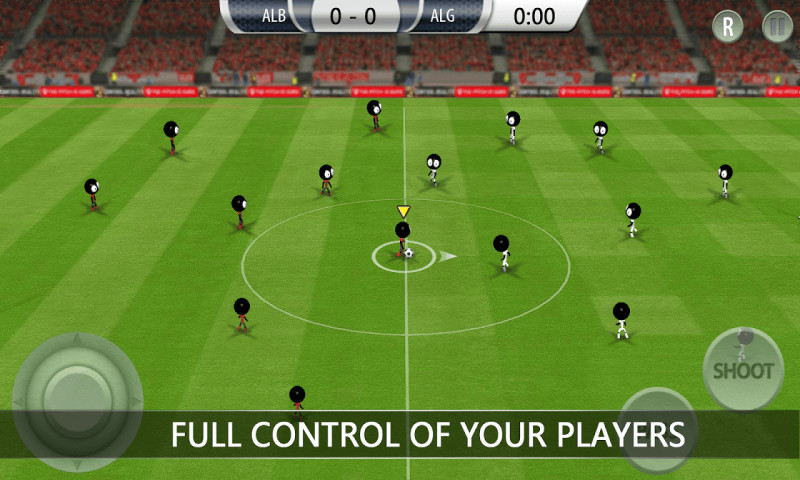The width and height of the screenshot is (800, 480).
Task: Pause the match
Action: point(777,27)
